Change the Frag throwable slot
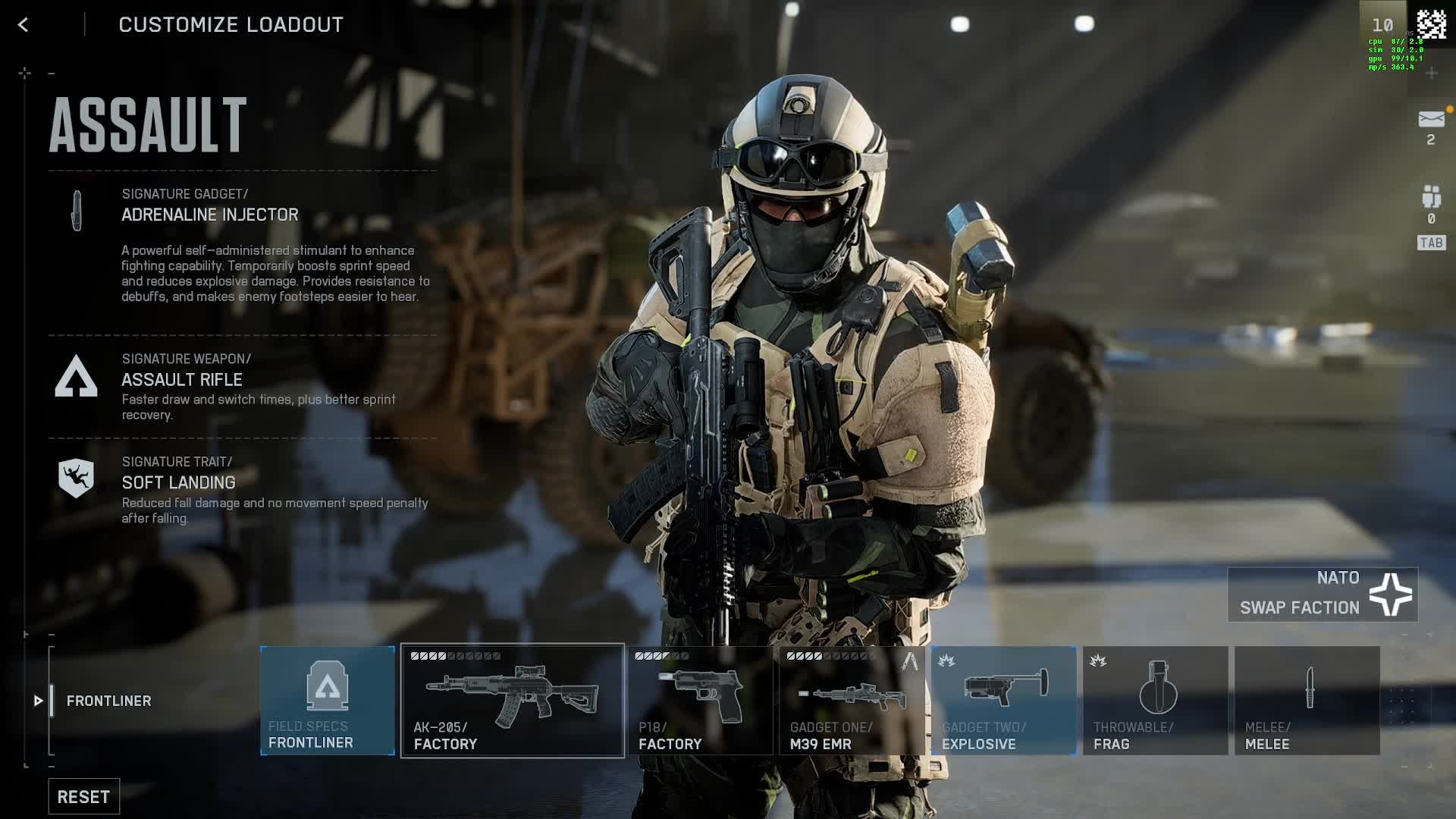Viewport: 1456px width, 819px height. (x=1155, y=701)
